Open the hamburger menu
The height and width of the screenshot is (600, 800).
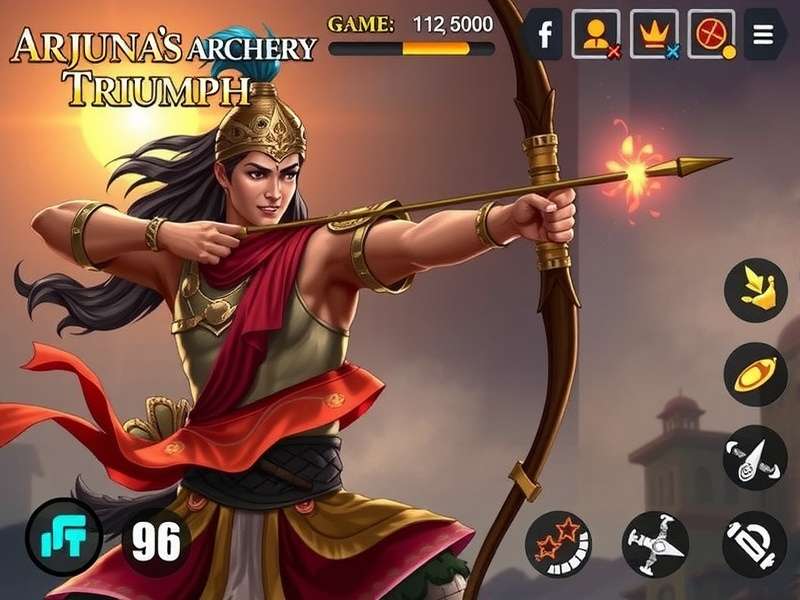[764, 35]
